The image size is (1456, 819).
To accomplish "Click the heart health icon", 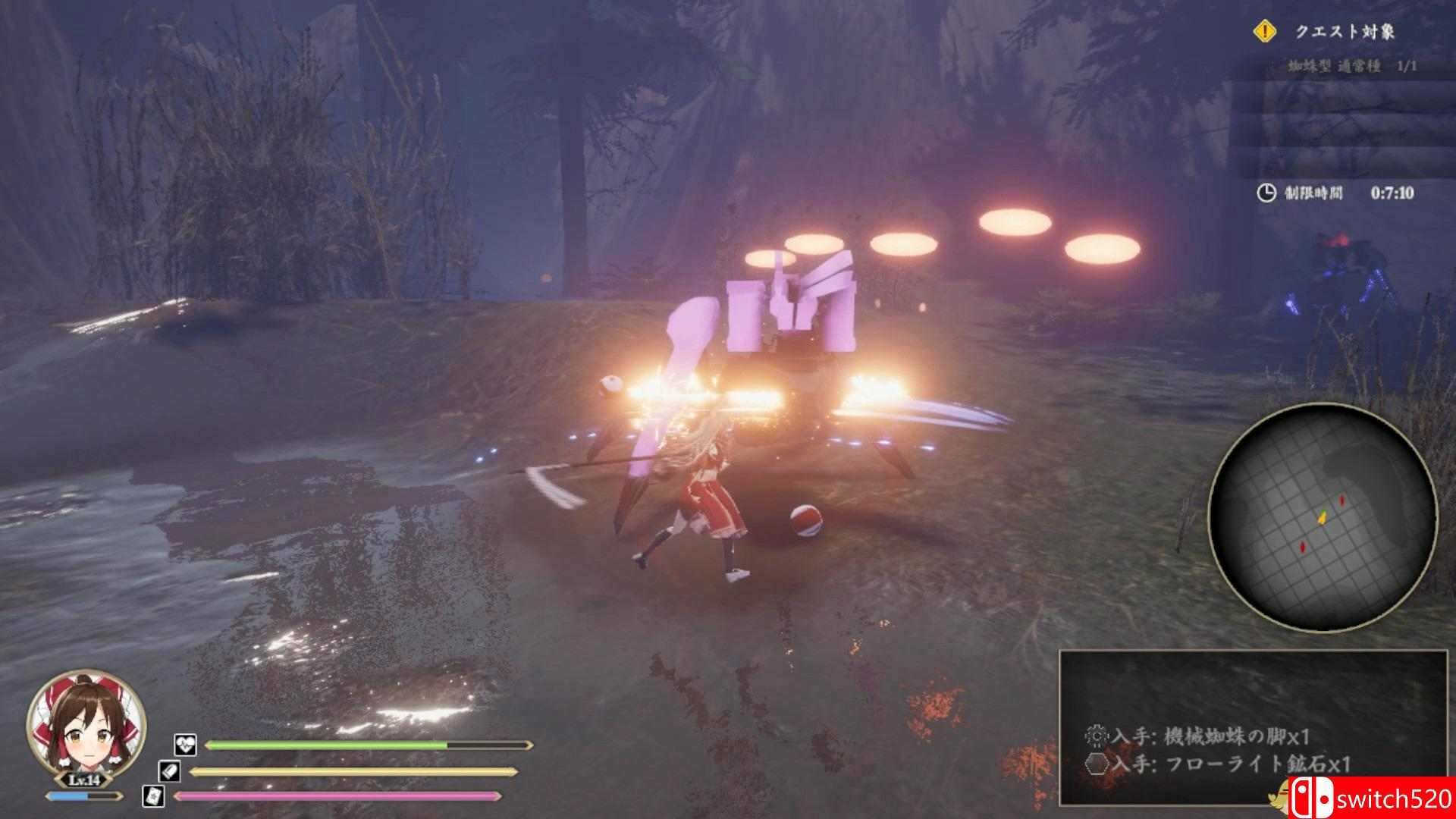I will pyautogui.click(x=185, y=745).
